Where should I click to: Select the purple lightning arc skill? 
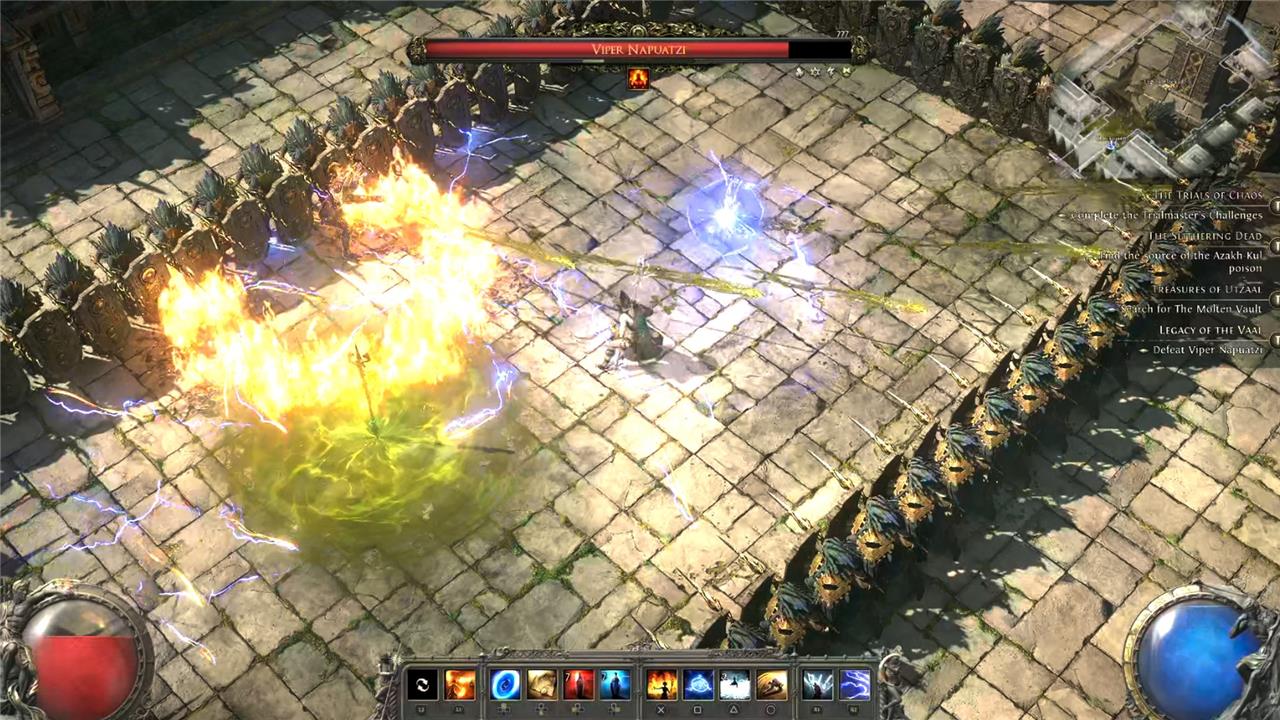pyautogui.click(x=854, y=685)
